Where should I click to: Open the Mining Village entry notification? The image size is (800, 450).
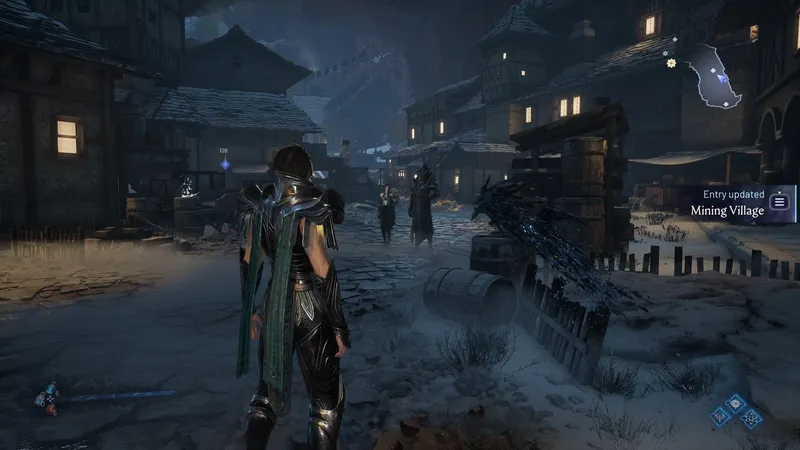coord(727,203)
